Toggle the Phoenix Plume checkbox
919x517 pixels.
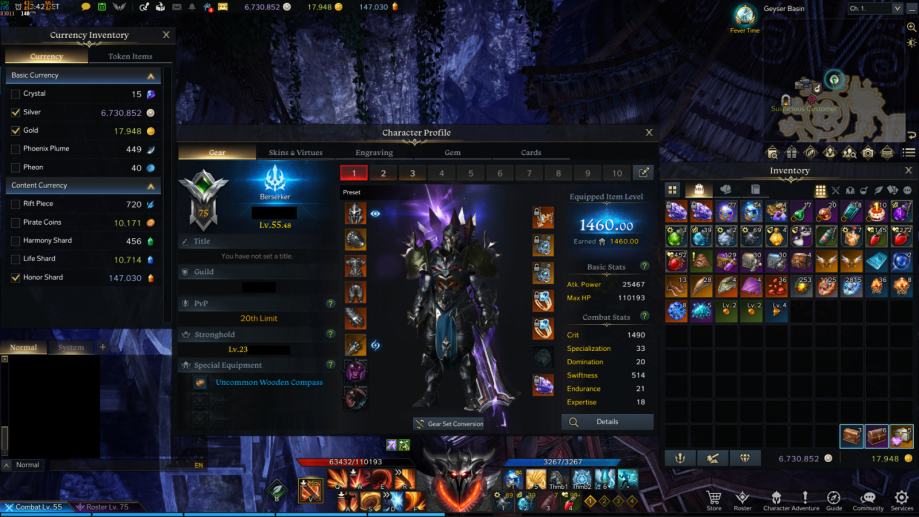(15, 149)
